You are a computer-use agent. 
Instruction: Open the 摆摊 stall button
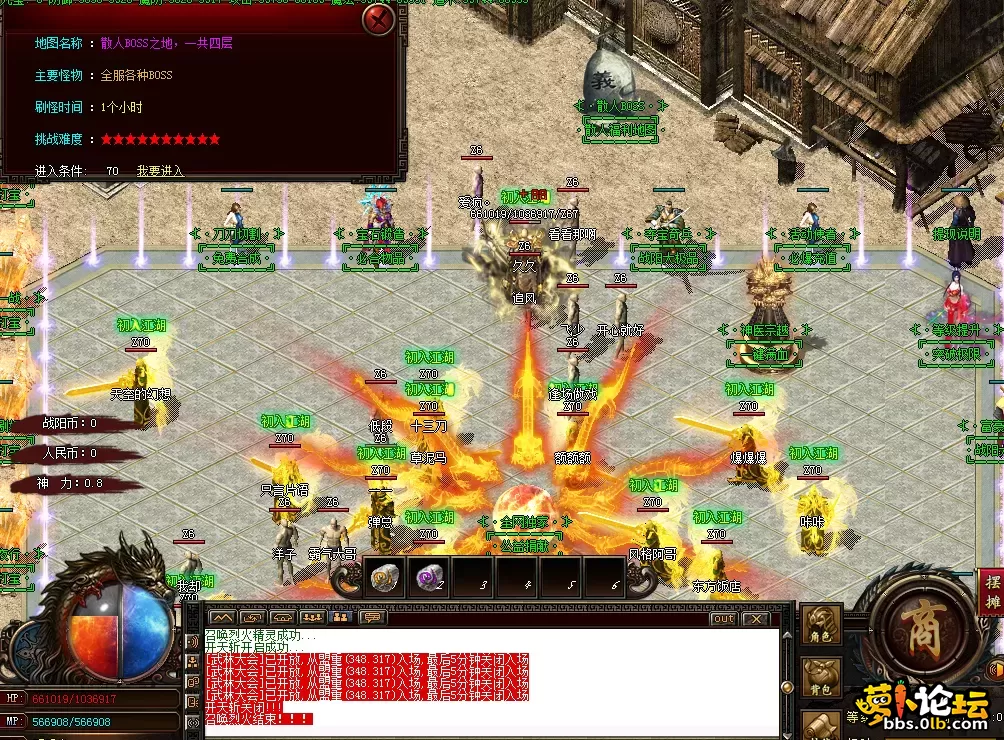tap(991, 594)
